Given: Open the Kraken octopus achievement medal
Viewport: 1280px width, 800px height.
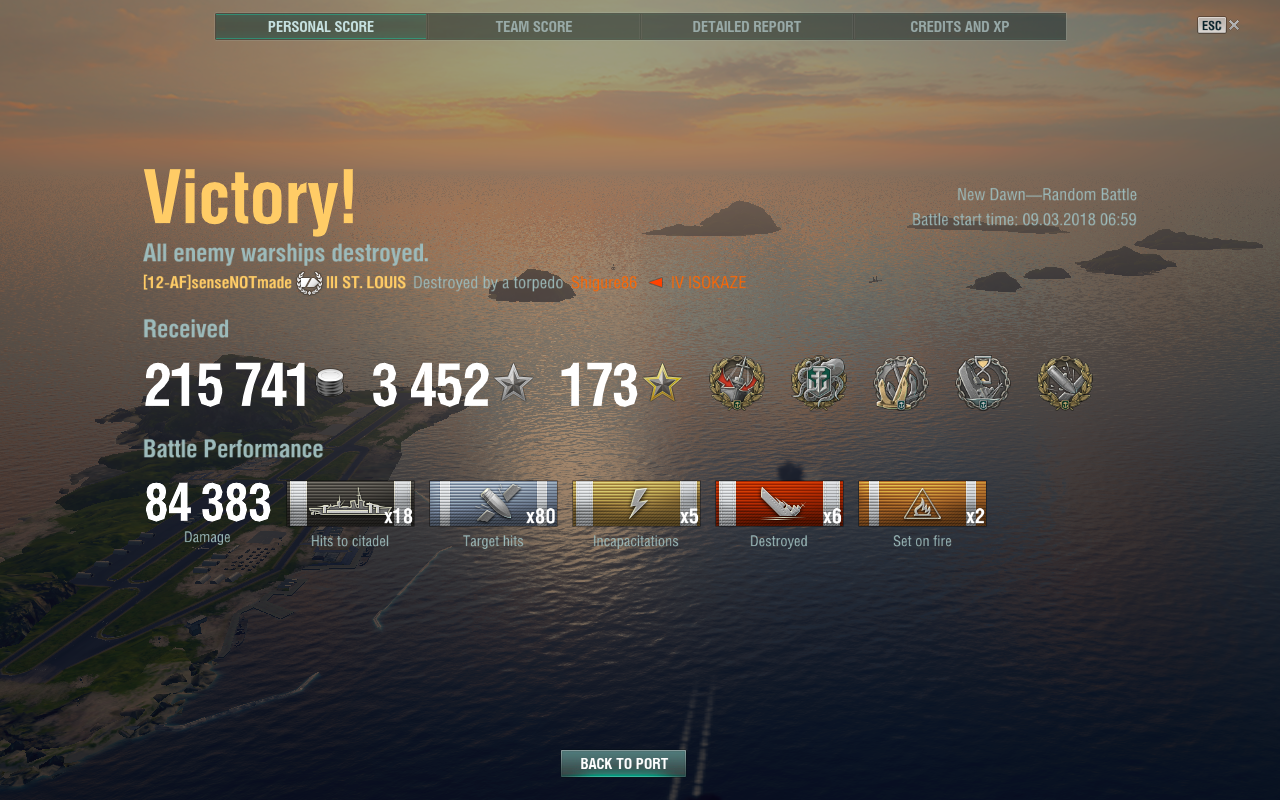Looking at the screenshot, I should [x=819, y=383].
